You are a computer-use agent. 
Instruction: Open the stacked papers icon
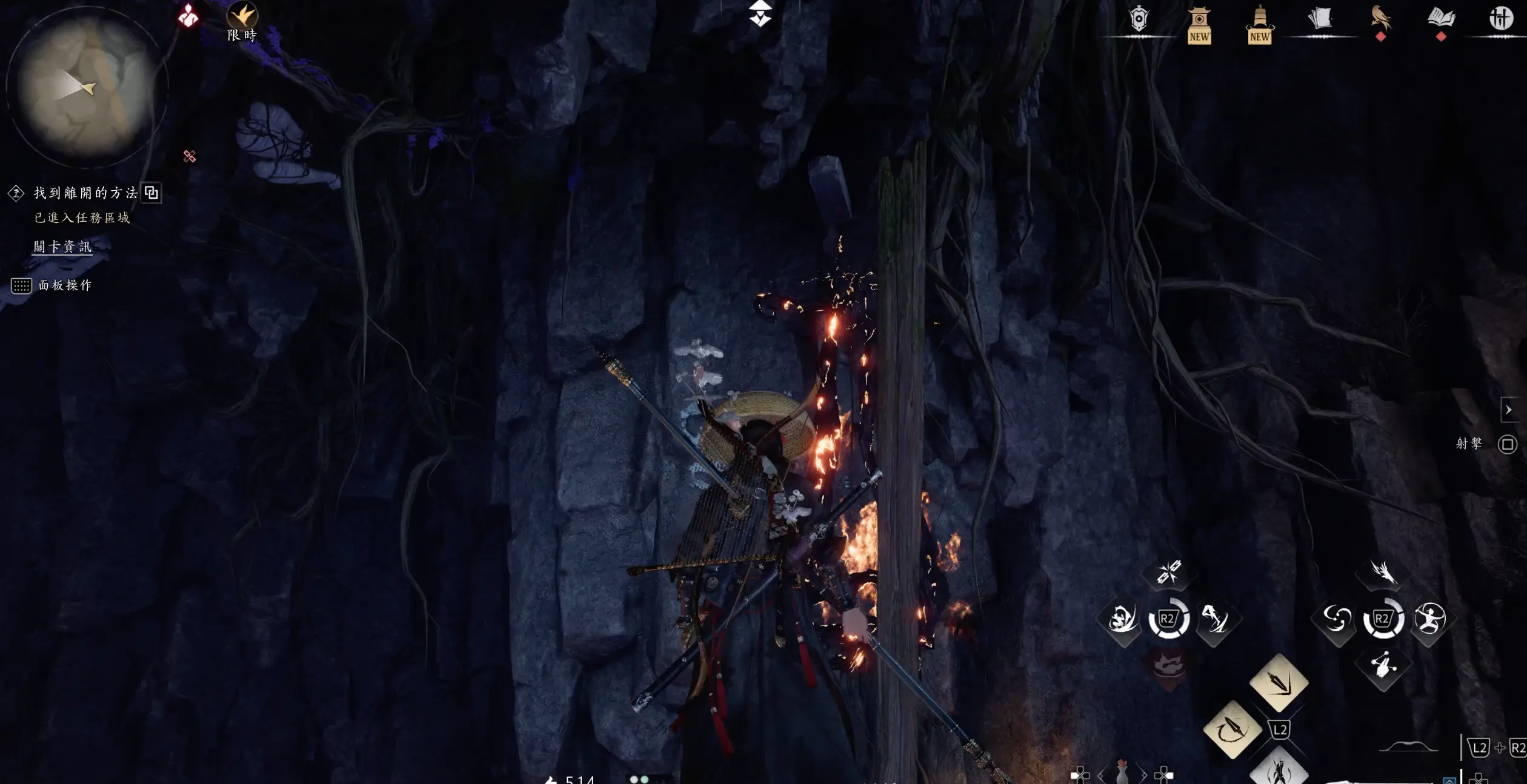click(1320, 19)
